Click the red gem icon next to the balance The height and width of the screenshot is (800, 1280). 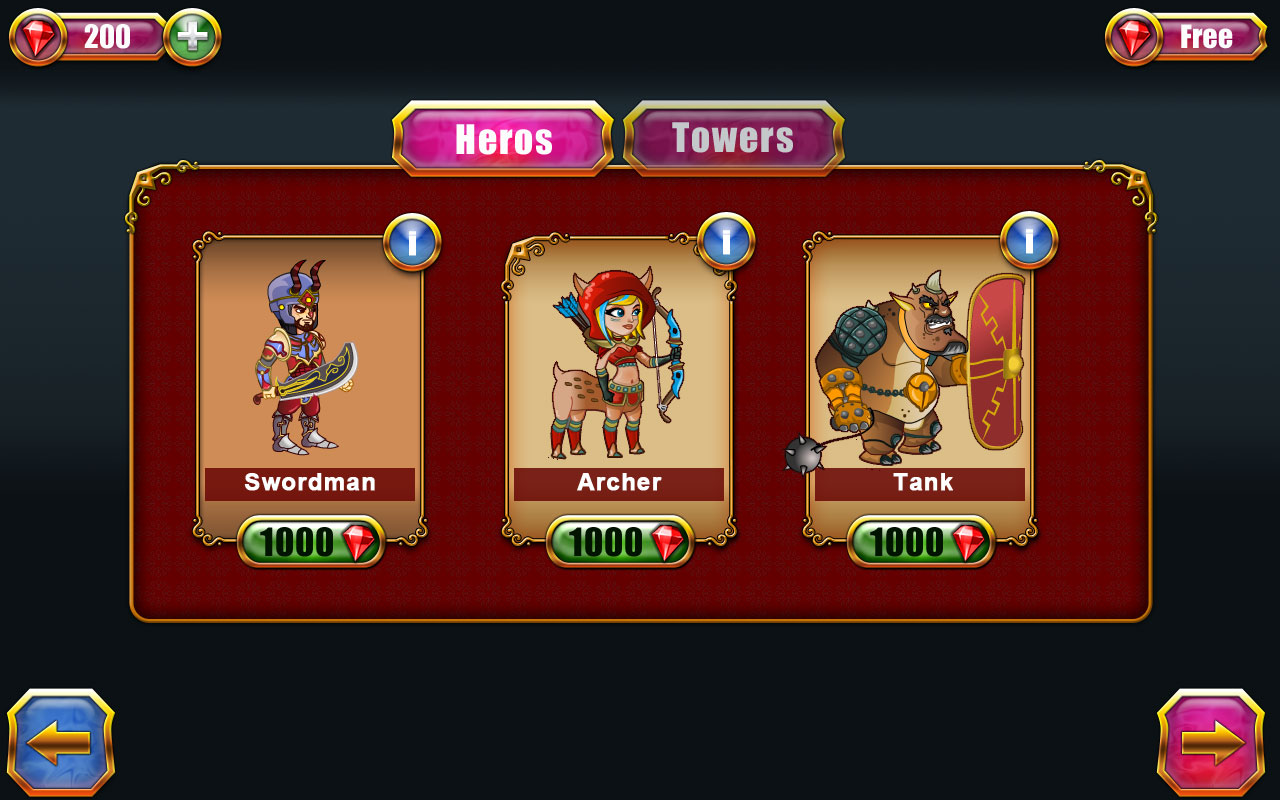tap(38, 37)
